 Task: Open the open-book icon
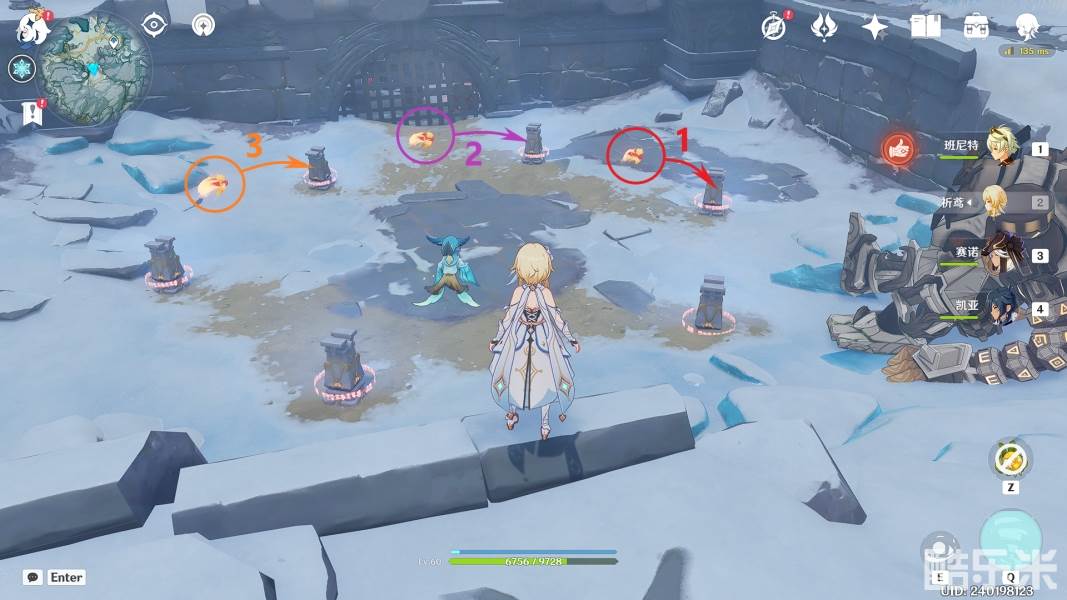click(925, 27)
